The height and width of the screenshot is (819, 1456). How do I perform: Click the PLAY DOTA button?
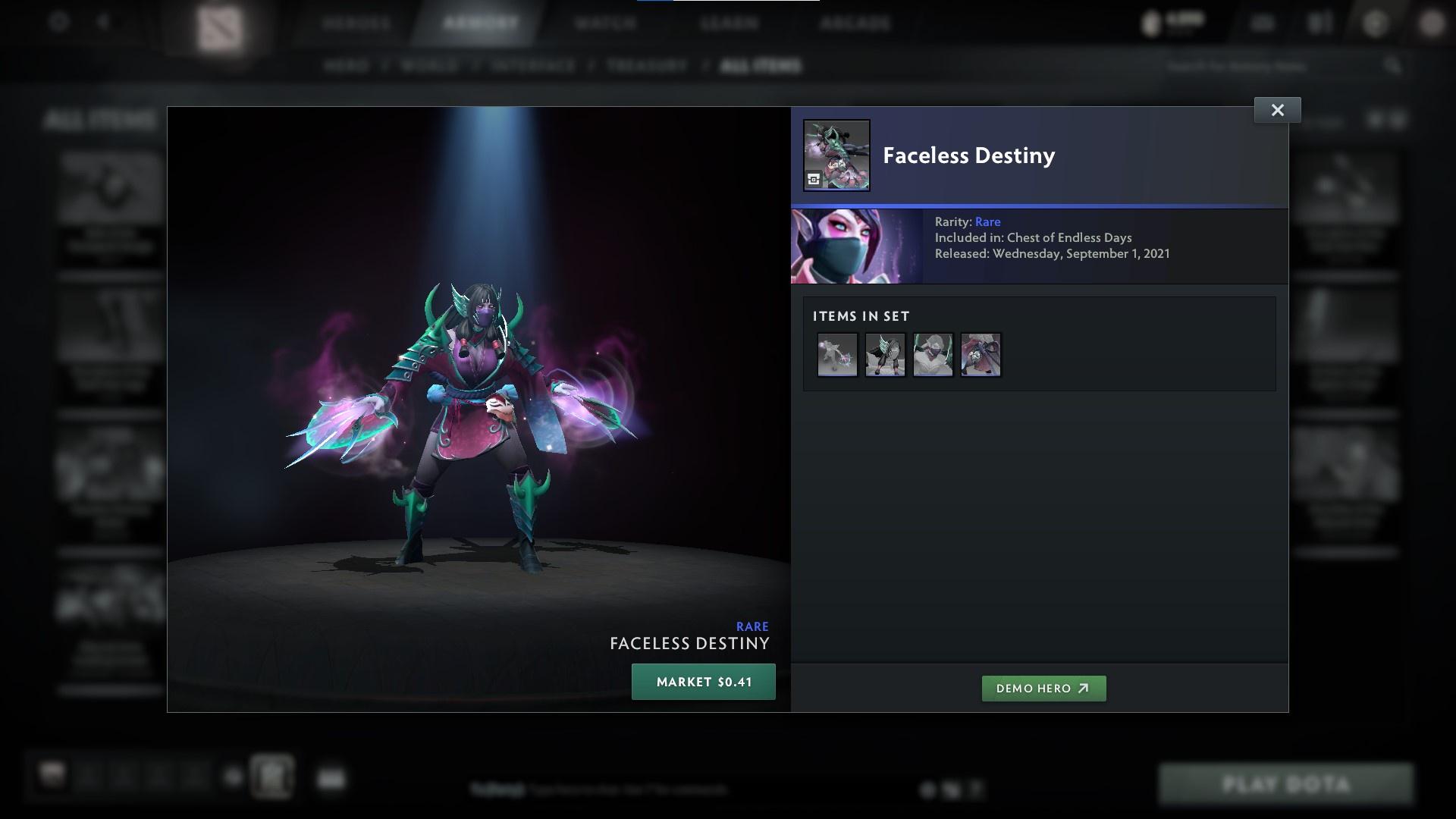point(1287,784)
